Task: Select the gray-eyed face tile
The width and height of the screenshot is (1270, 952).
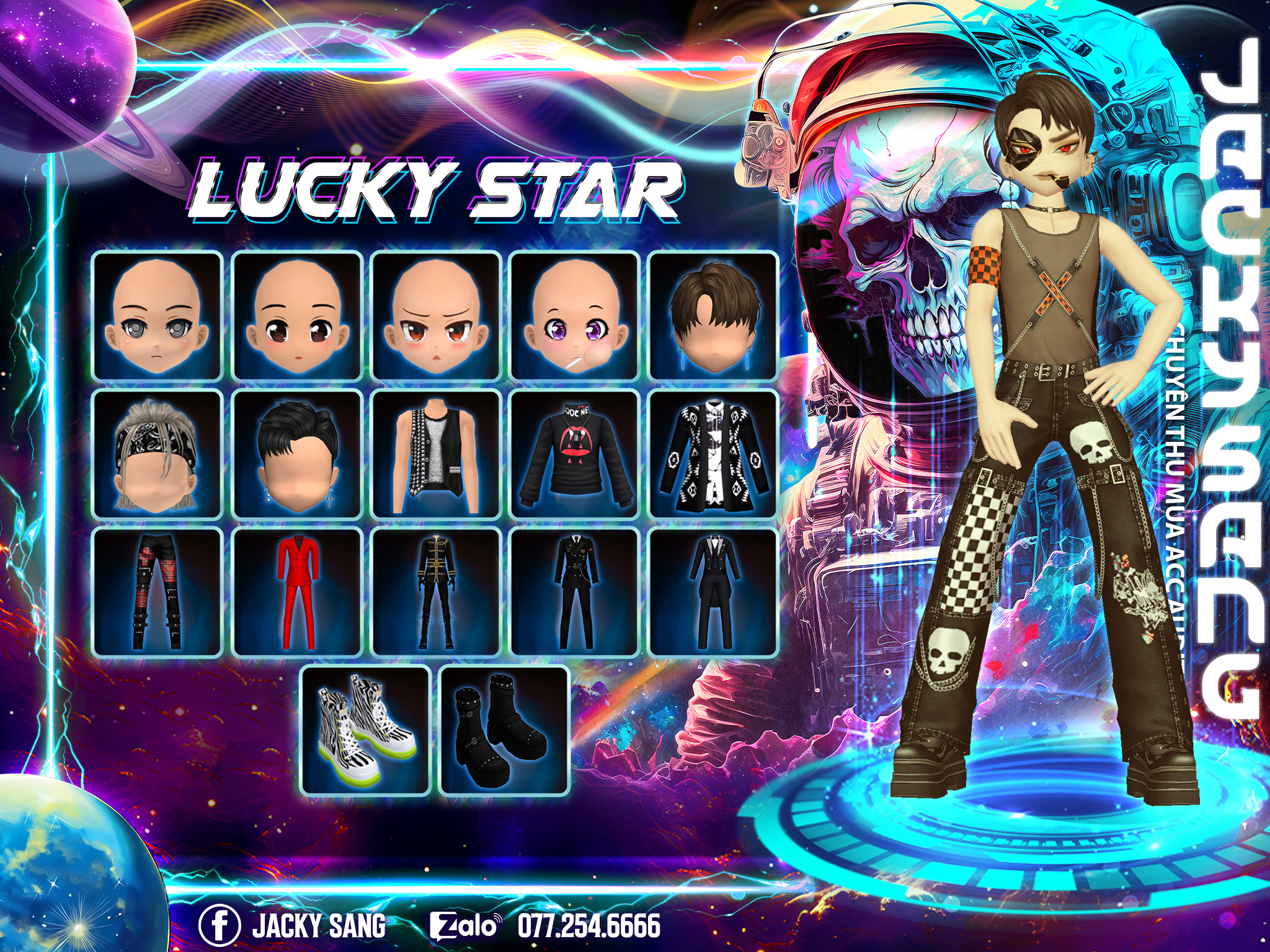Action: click(158, 315)
